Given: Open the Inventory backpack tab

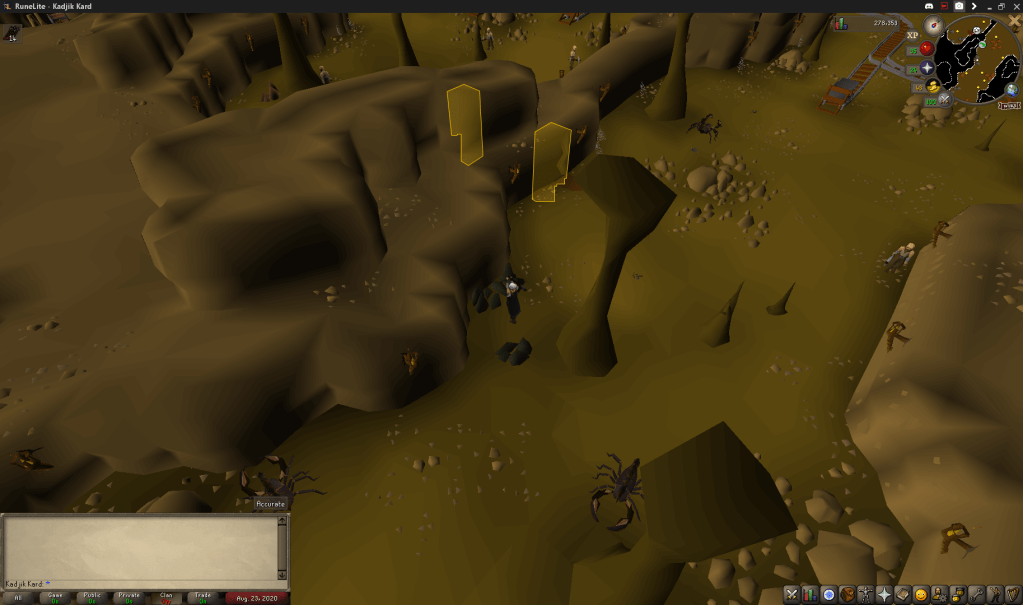Looking at the screenshot, I should (847, 595).
